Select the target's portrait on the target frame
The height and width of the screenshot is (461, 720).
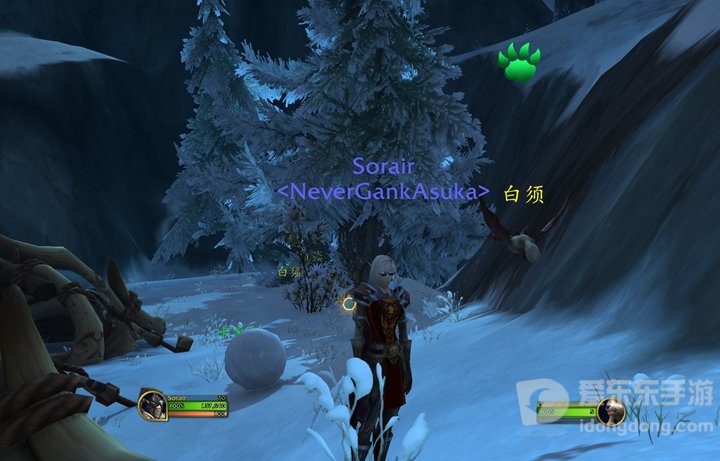click(x=612, y=410)
